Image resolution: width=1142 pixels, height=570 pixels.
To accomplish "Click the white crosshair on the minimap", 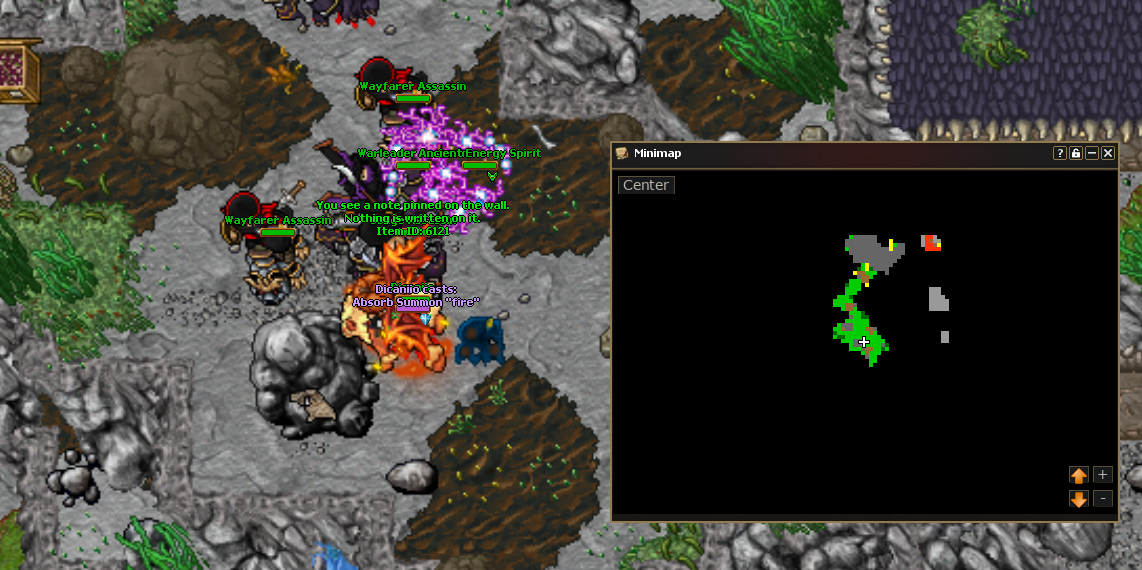I will click(864, 342).
